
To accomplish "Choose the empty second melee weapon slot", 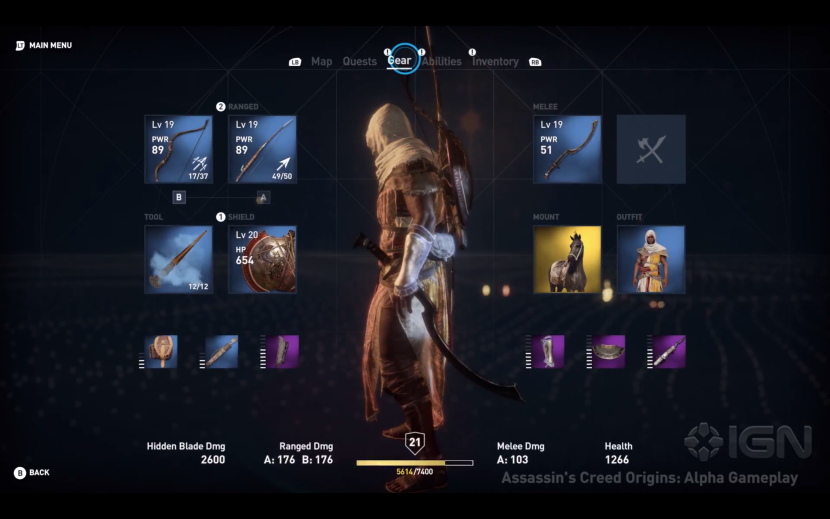I will tap(651, 149).
